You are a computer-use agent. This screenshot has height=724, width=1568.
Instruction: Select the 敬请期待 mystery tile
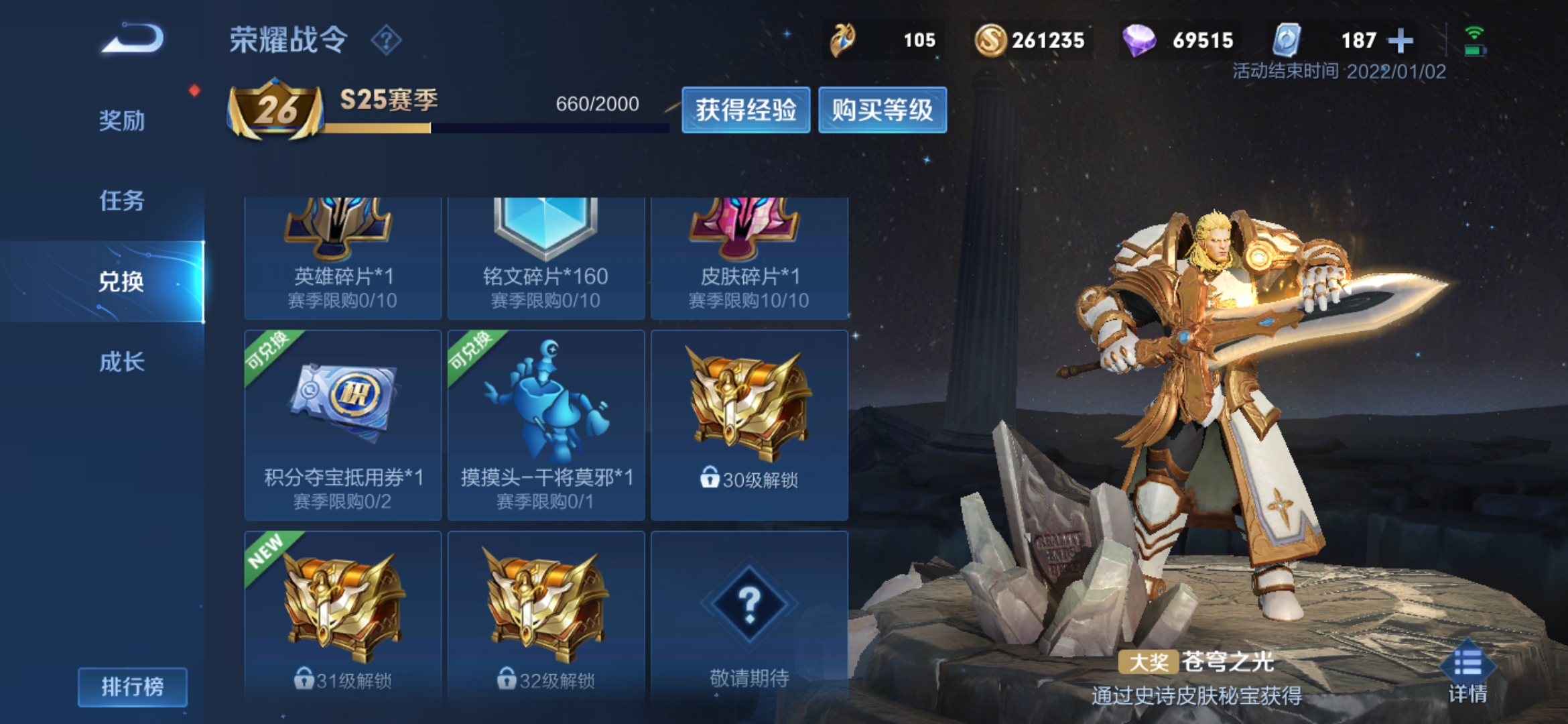pos(749,617)
